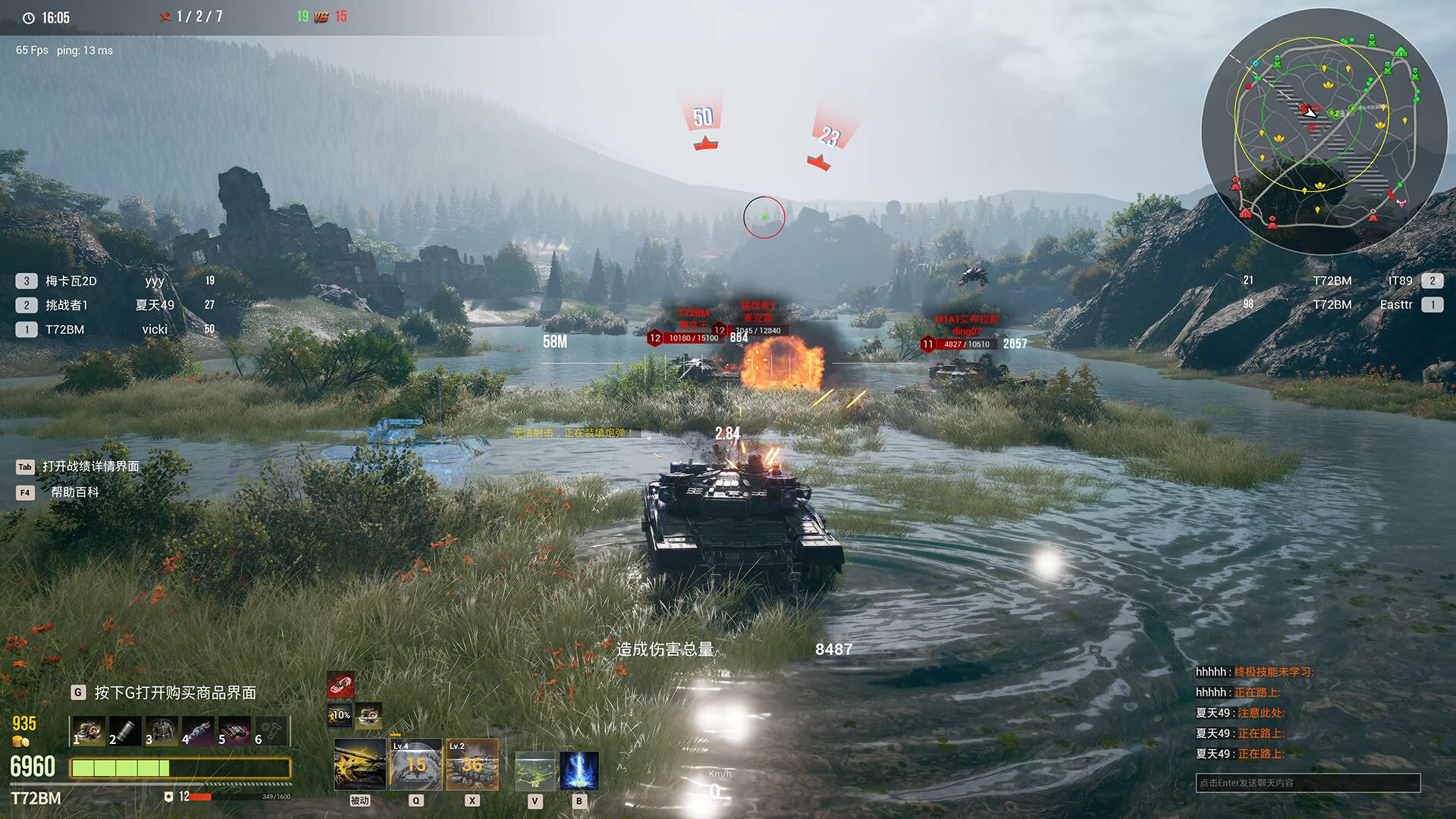The image size is (1456, 819).
Task: Click the red status effect icon
Action: [x=340, y=686]
